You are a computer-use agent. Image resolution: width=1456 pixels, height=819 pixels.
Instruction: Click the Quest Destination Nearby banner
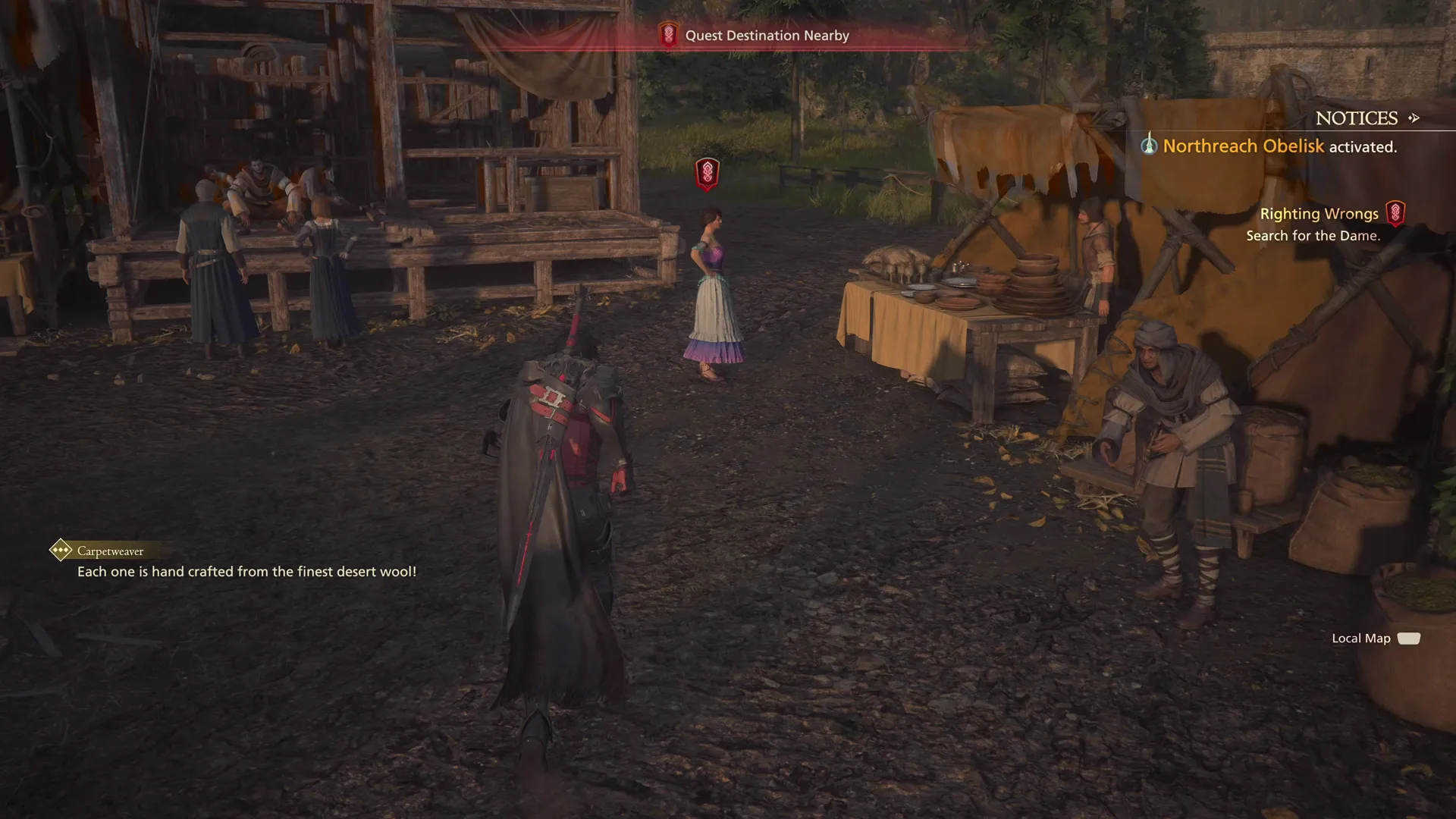(x=766, y=36)
